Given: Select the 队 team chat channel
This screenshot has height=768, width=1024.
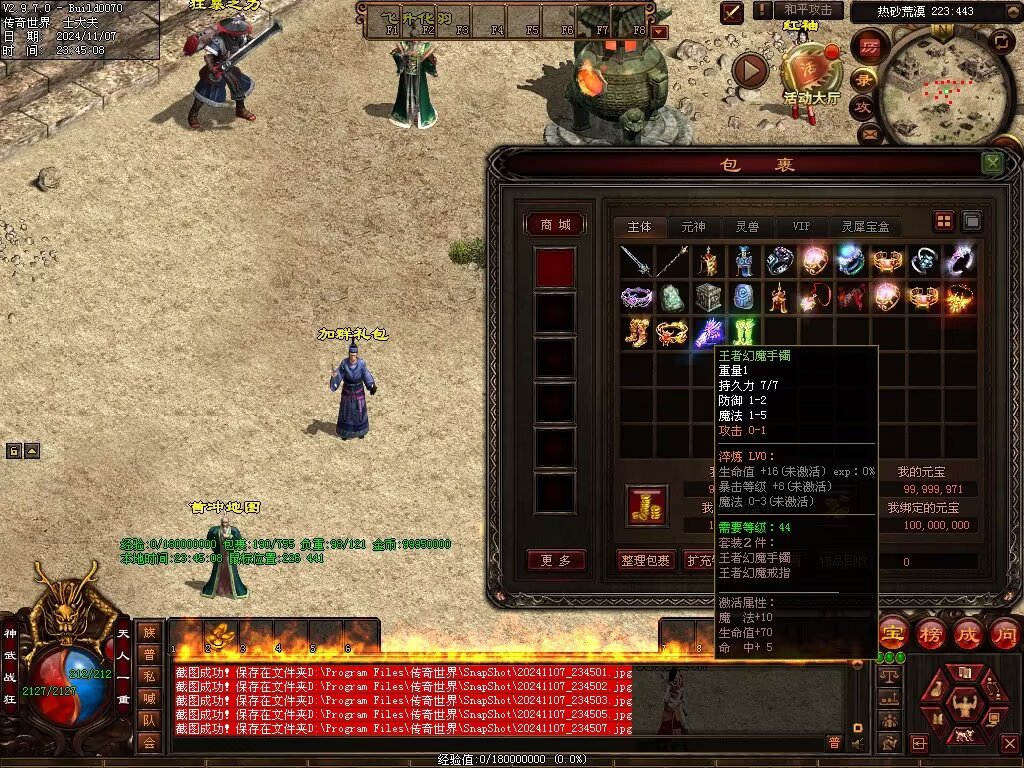Looking at the screenshot, I should click(x=148, y=719).
